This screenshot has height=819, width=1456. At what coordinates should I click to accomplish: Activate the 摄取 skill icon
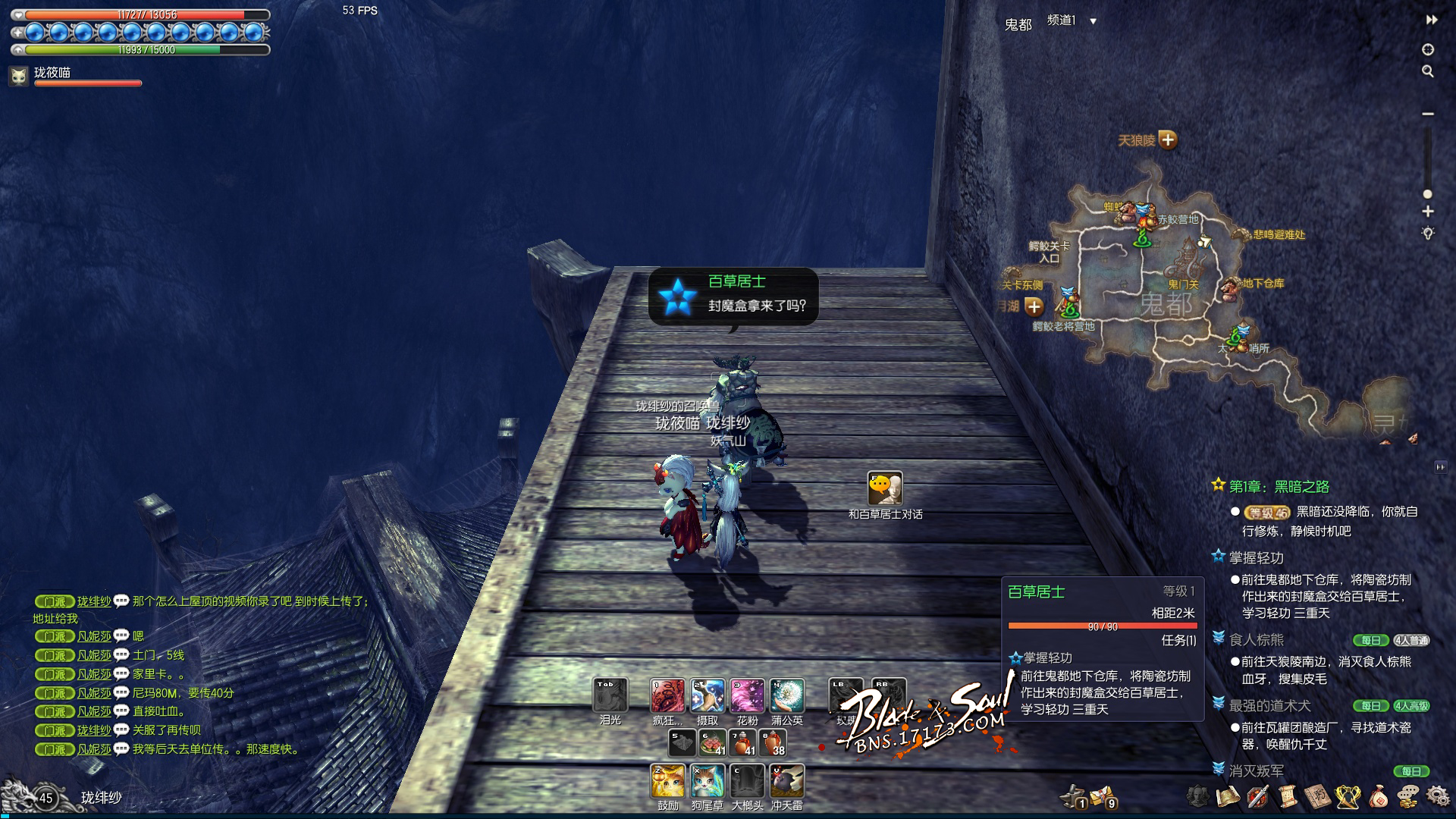tap(707, 696)
